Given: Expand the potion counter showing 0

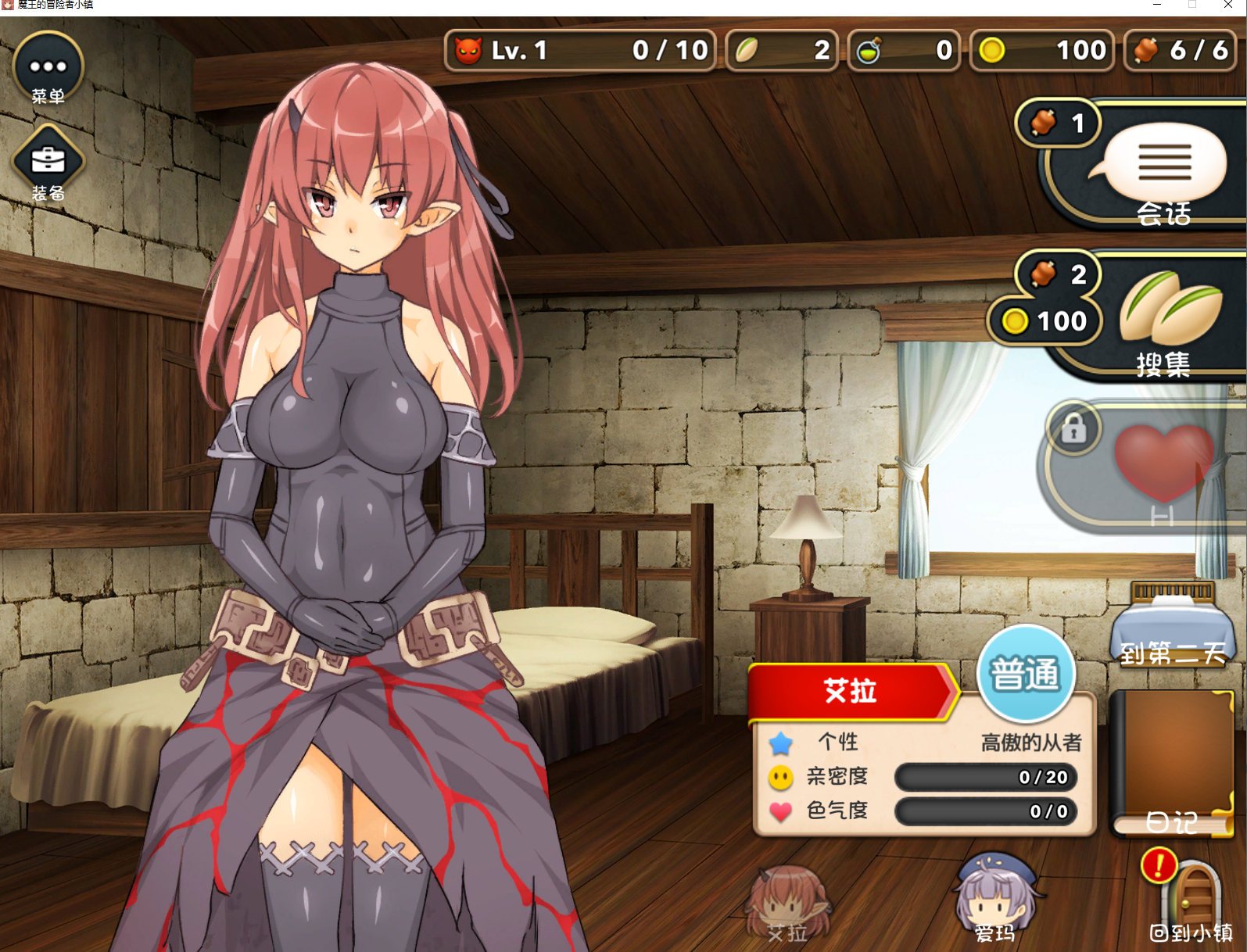Looking at the screenshot, I should coord(905,50).
